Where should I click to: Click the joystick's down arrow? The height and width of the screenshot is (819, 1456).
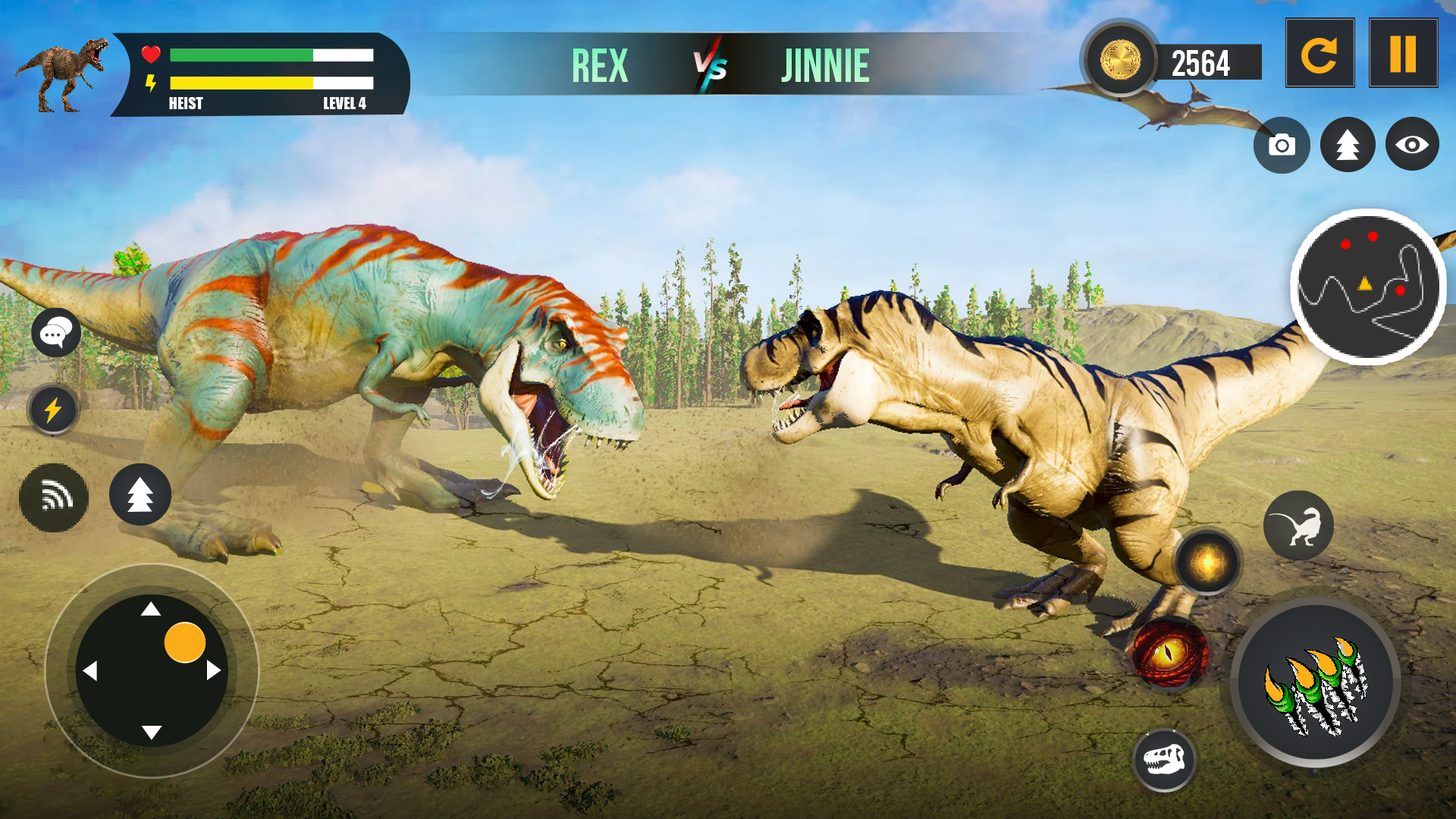[152, 732]
